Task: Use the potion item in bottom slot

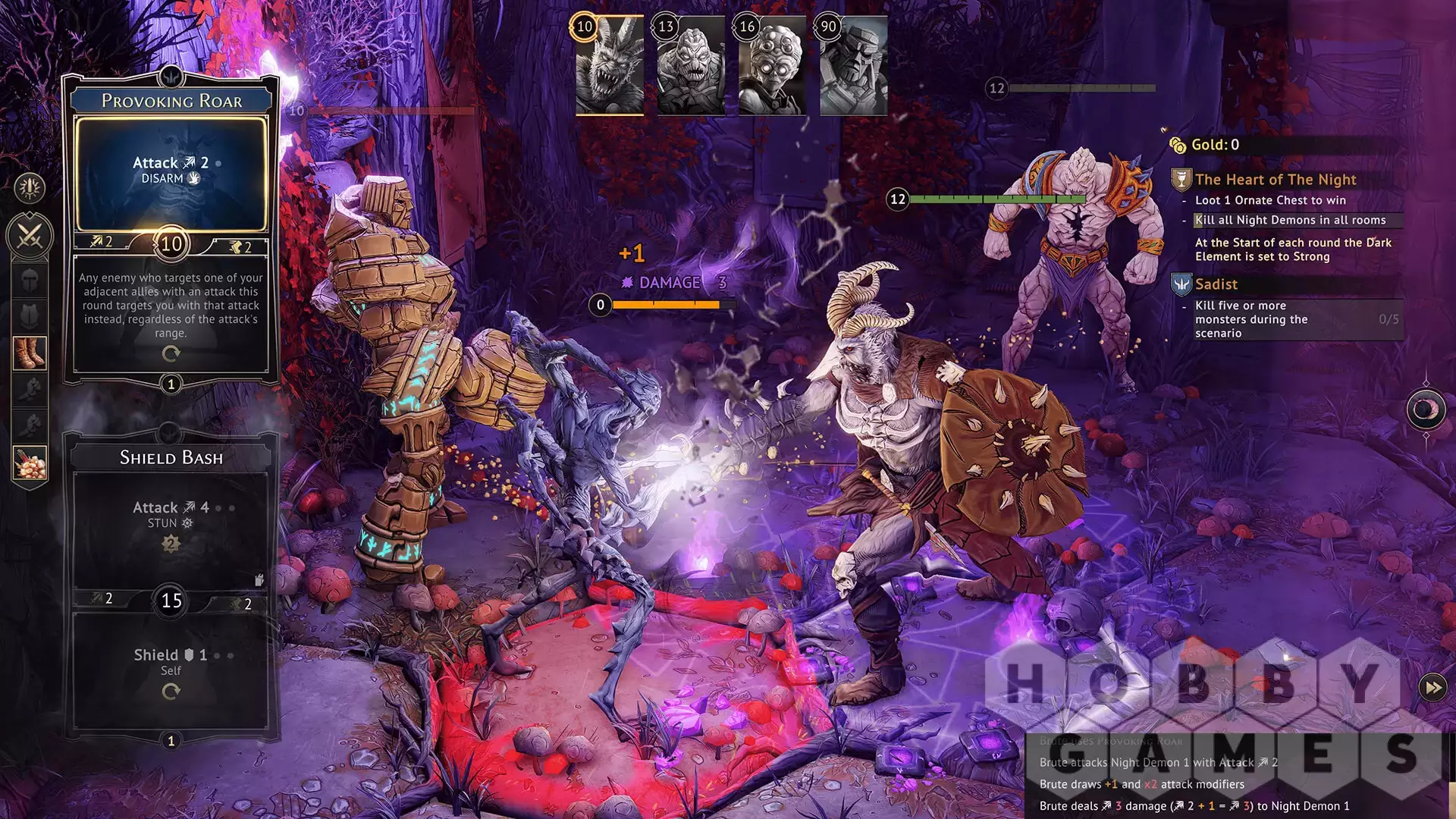Action: 30,462
